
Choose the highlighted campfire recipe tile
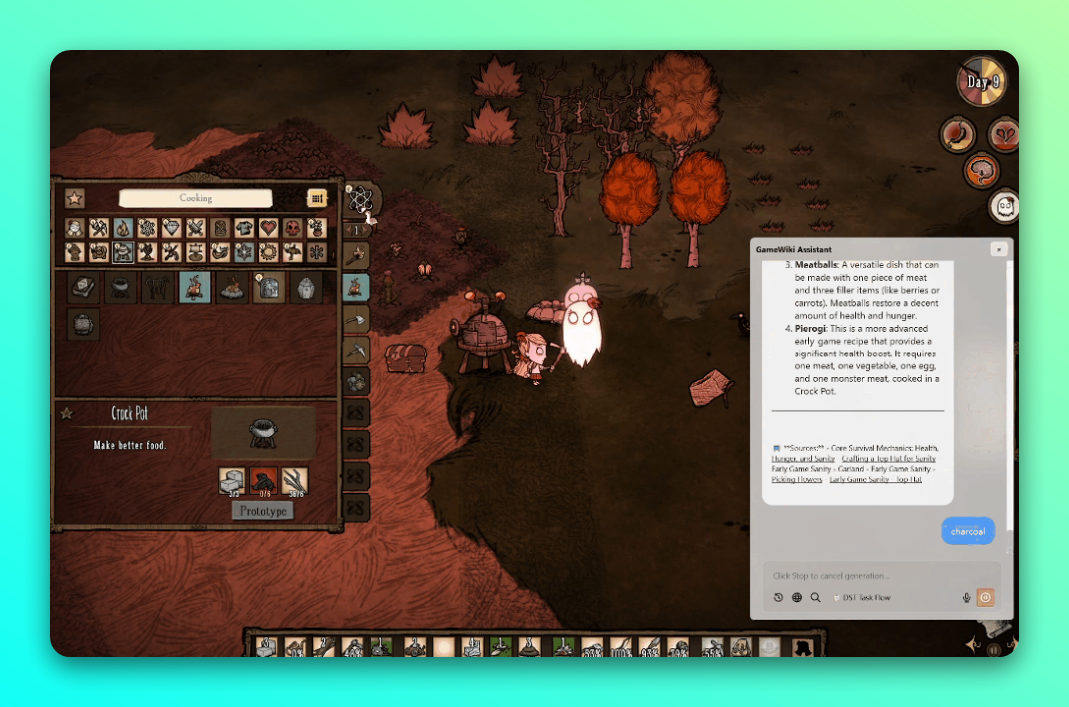pyautogui.click(x=194, y=289)
